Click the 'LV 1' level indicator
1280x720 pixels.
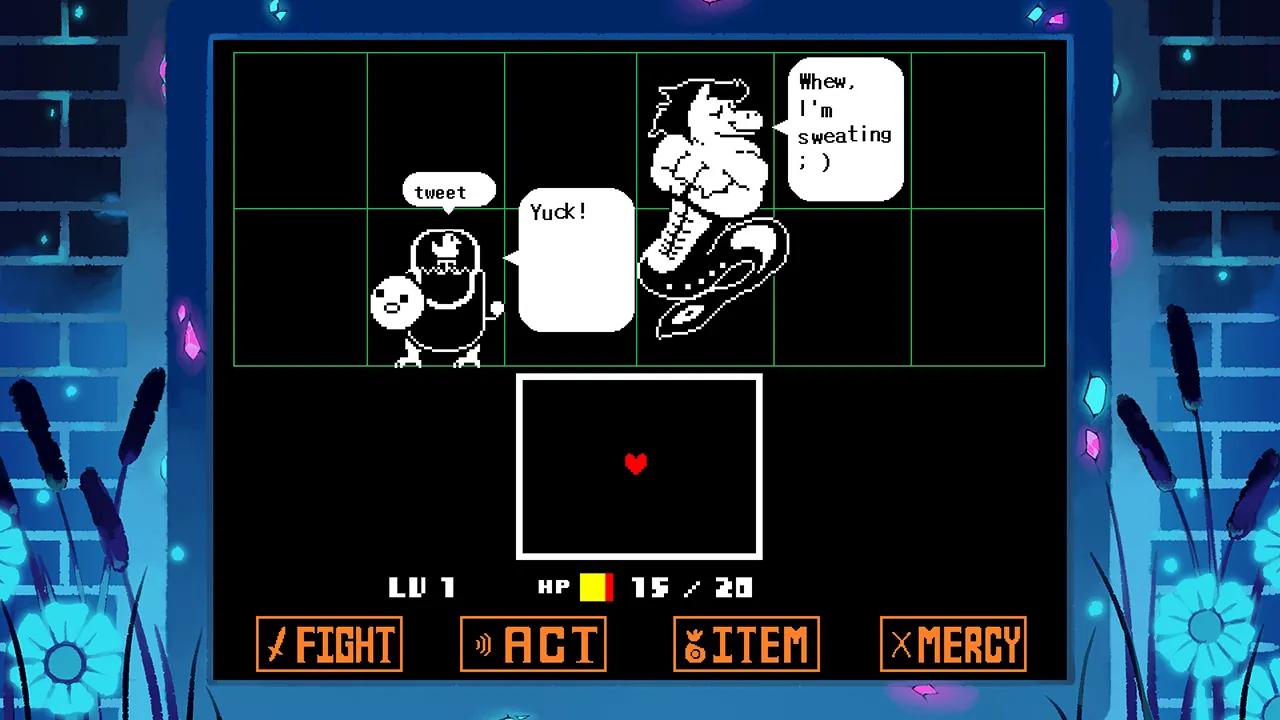click(x=421, y=588)
